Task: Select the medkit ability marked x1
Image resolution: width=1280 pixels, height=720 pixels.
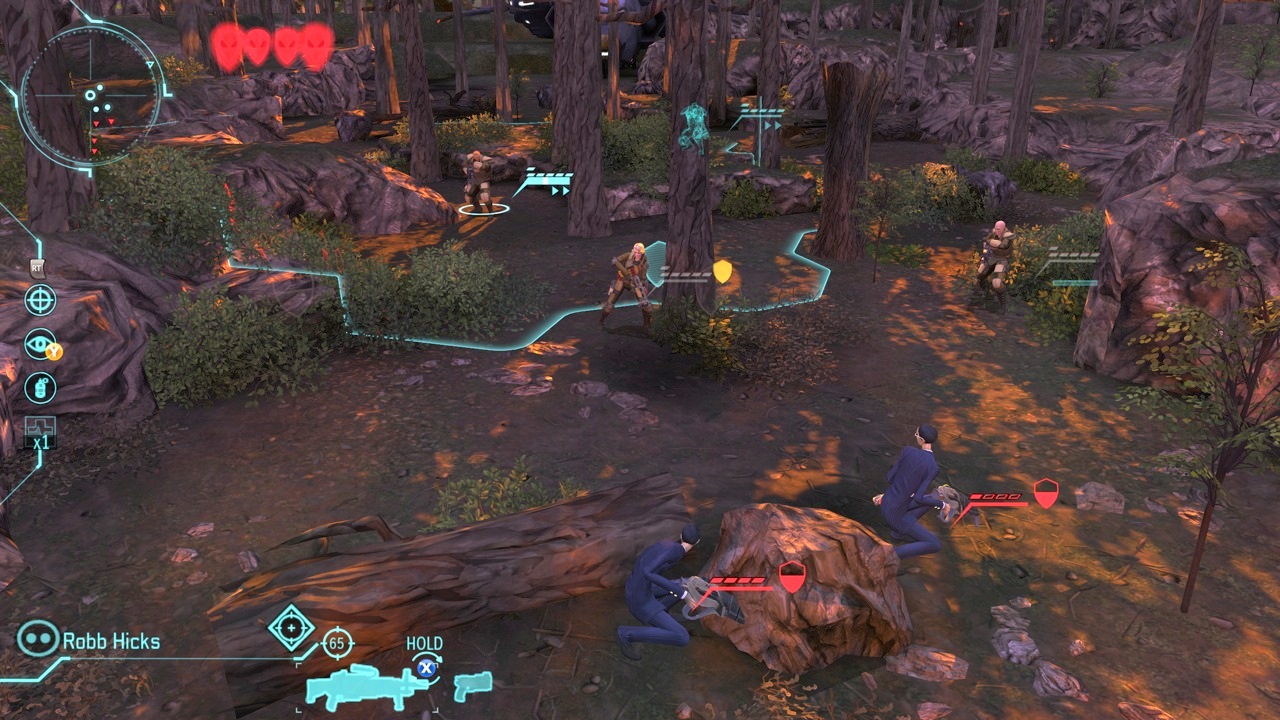Action: tap(39, 432)
